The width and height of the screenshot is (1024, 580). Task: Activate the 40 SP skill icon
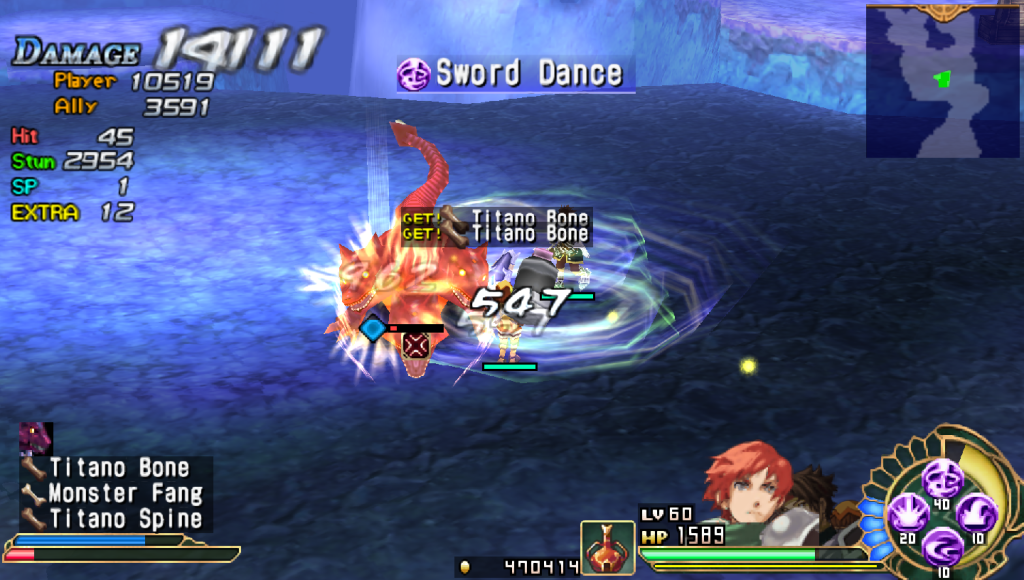pyautogui.click(x=941, y=478)
